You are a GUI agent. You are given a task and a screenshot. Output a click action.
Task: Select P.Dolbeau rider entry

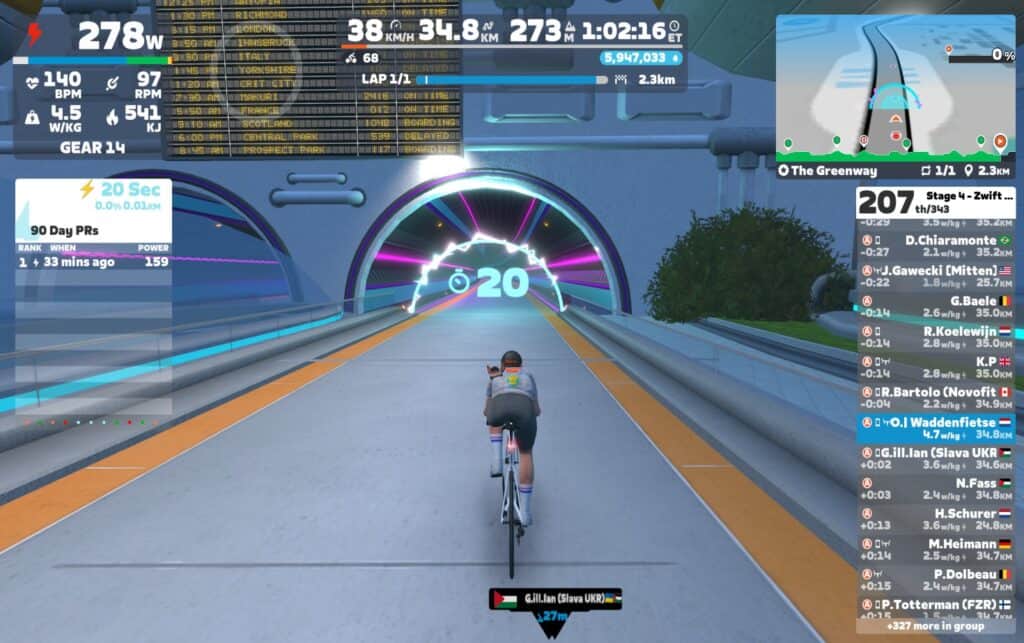(x=935, y=580)
